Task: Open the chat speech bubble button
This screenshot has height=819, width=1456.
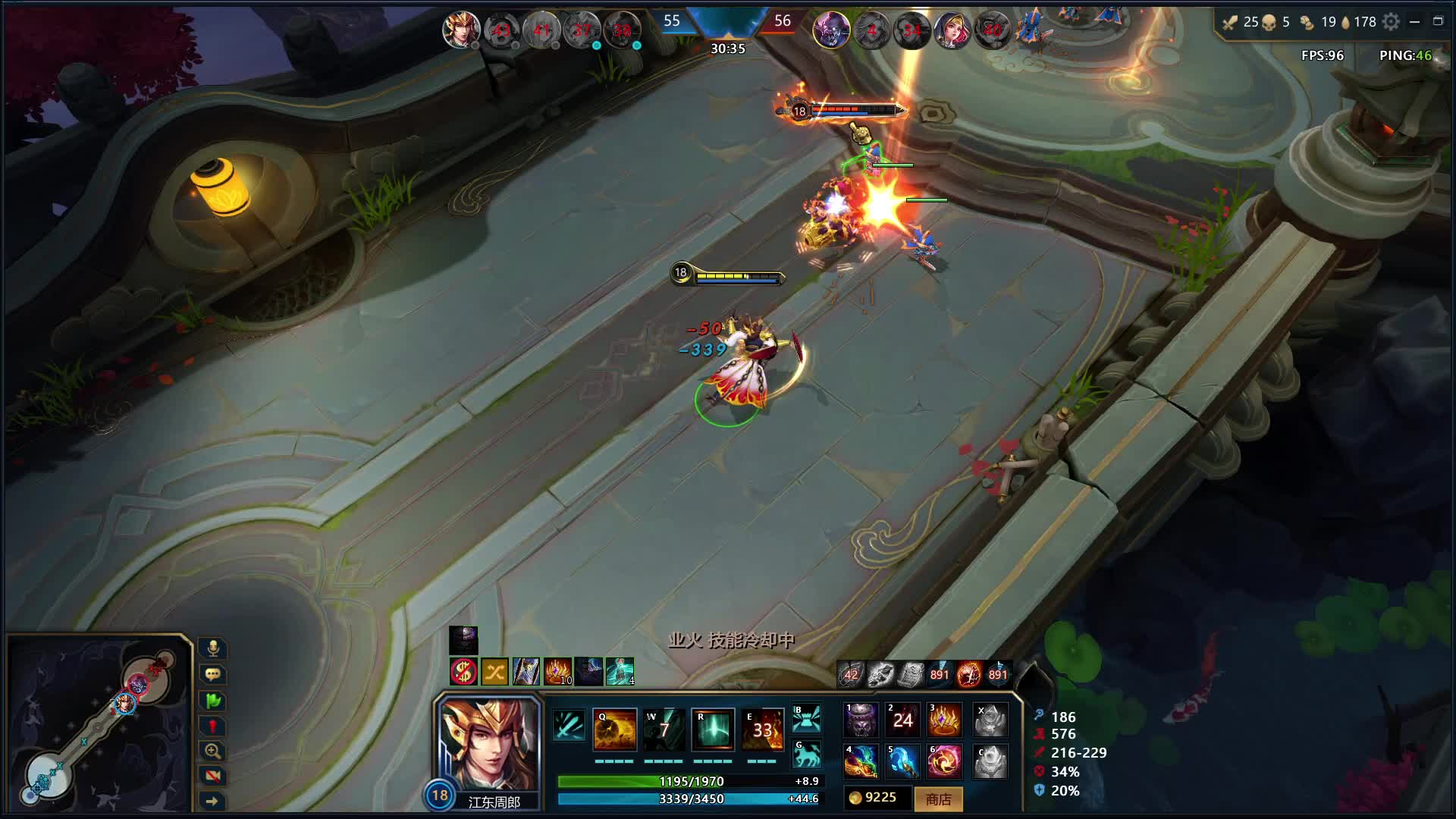Action: 213,674
